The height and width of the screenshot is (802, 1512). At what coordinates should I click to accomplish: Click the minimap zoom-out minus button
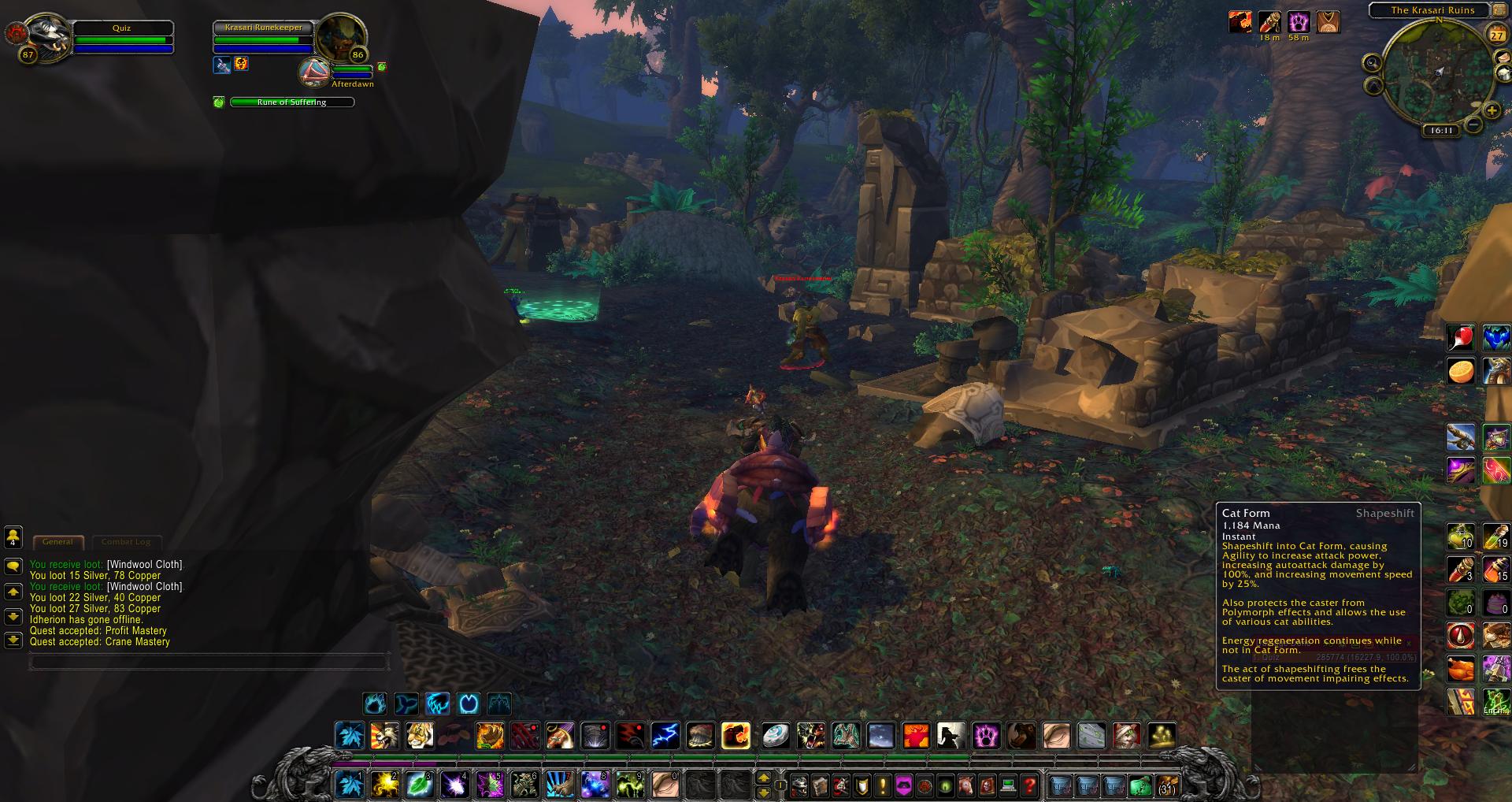click(x=1474, y=124)
